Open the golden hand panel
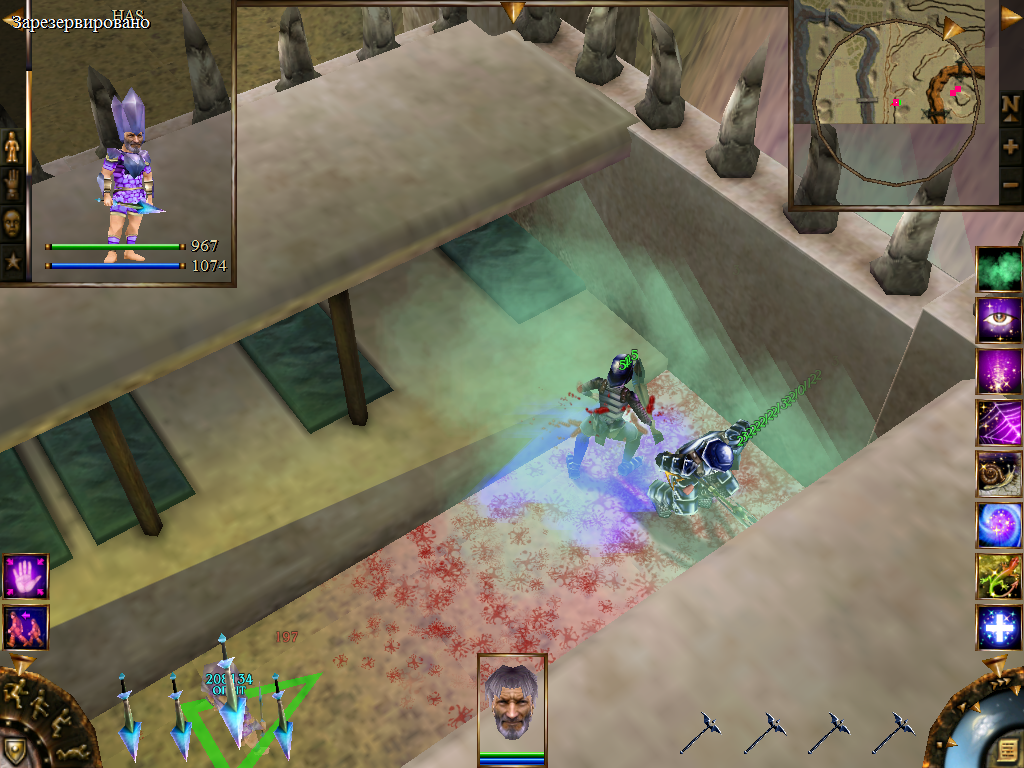The height and width of the screenshot is (768, 1024). [x=12, y=185]
